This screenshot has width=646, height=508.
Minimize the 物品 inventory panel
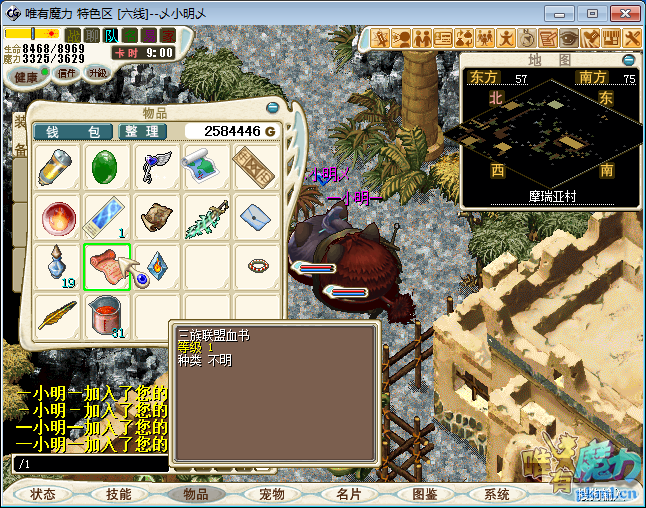pyautogui.click(x=272, y=107)
